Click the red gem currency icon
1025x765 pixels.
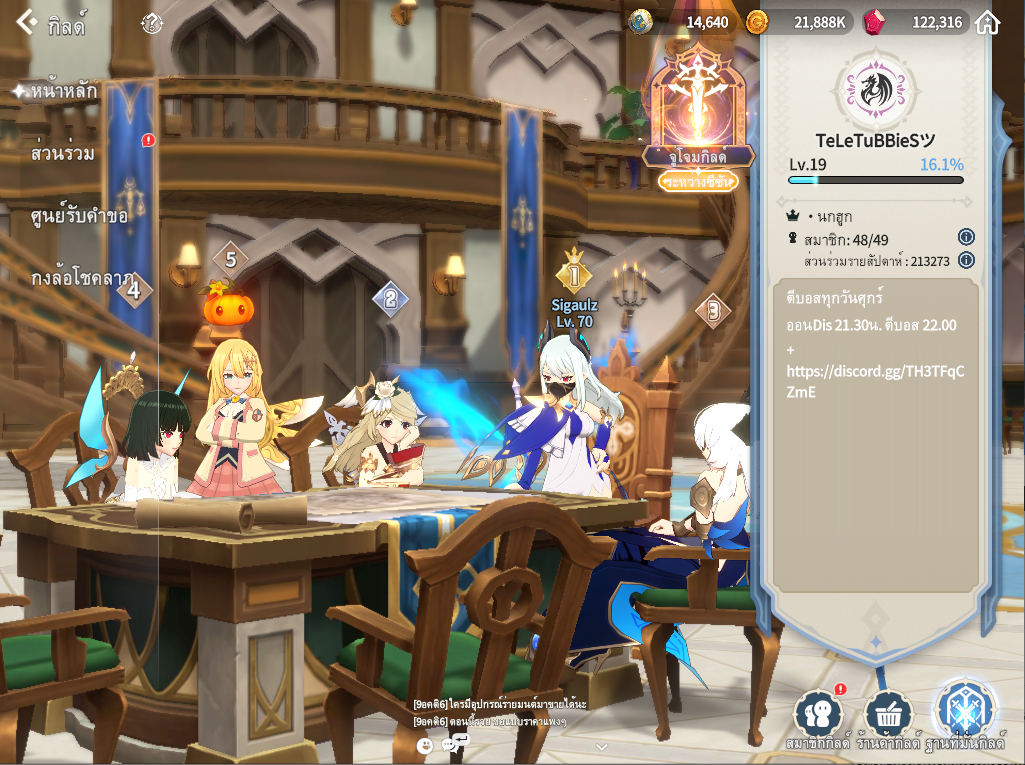click(874, 22)
